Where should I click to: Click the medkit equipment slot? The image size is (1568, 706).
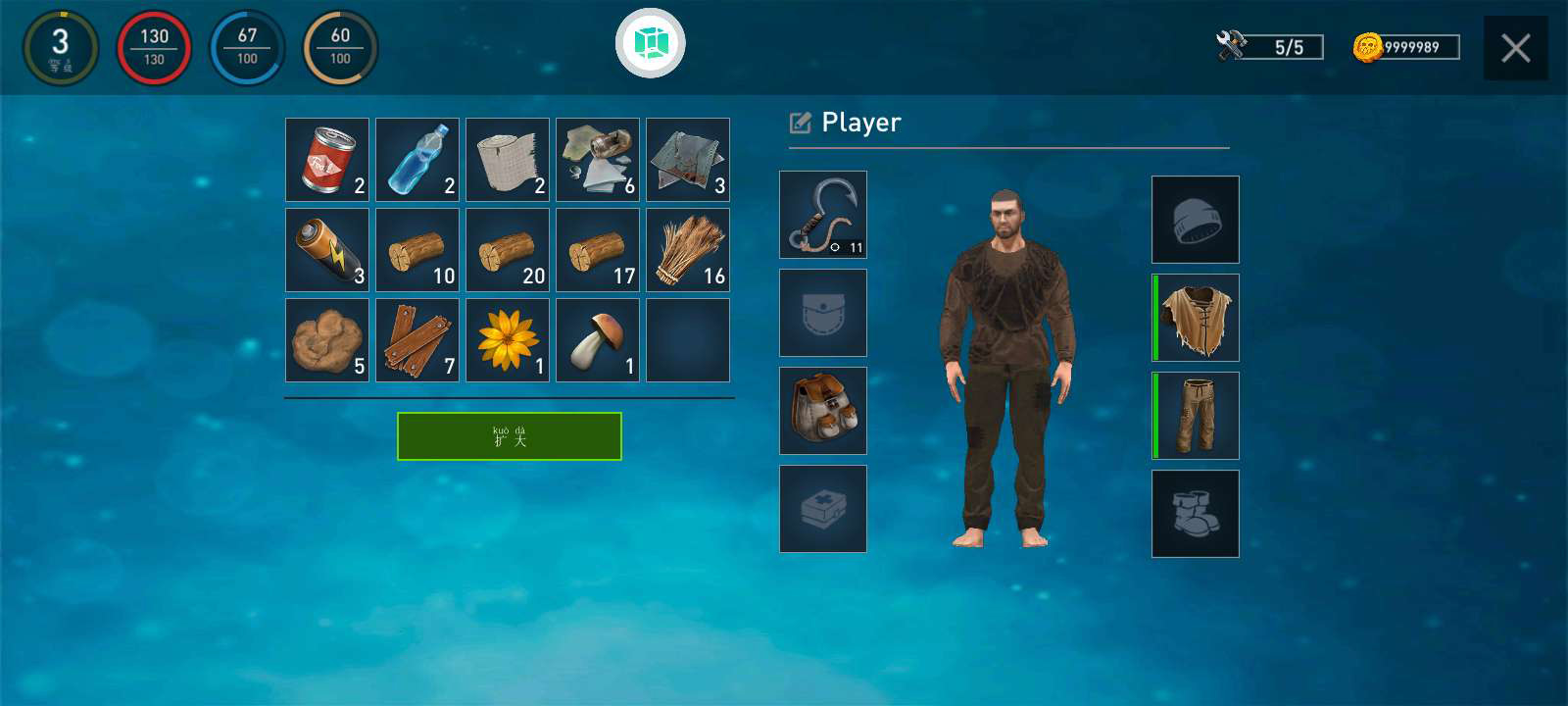[x=822, y=508]
